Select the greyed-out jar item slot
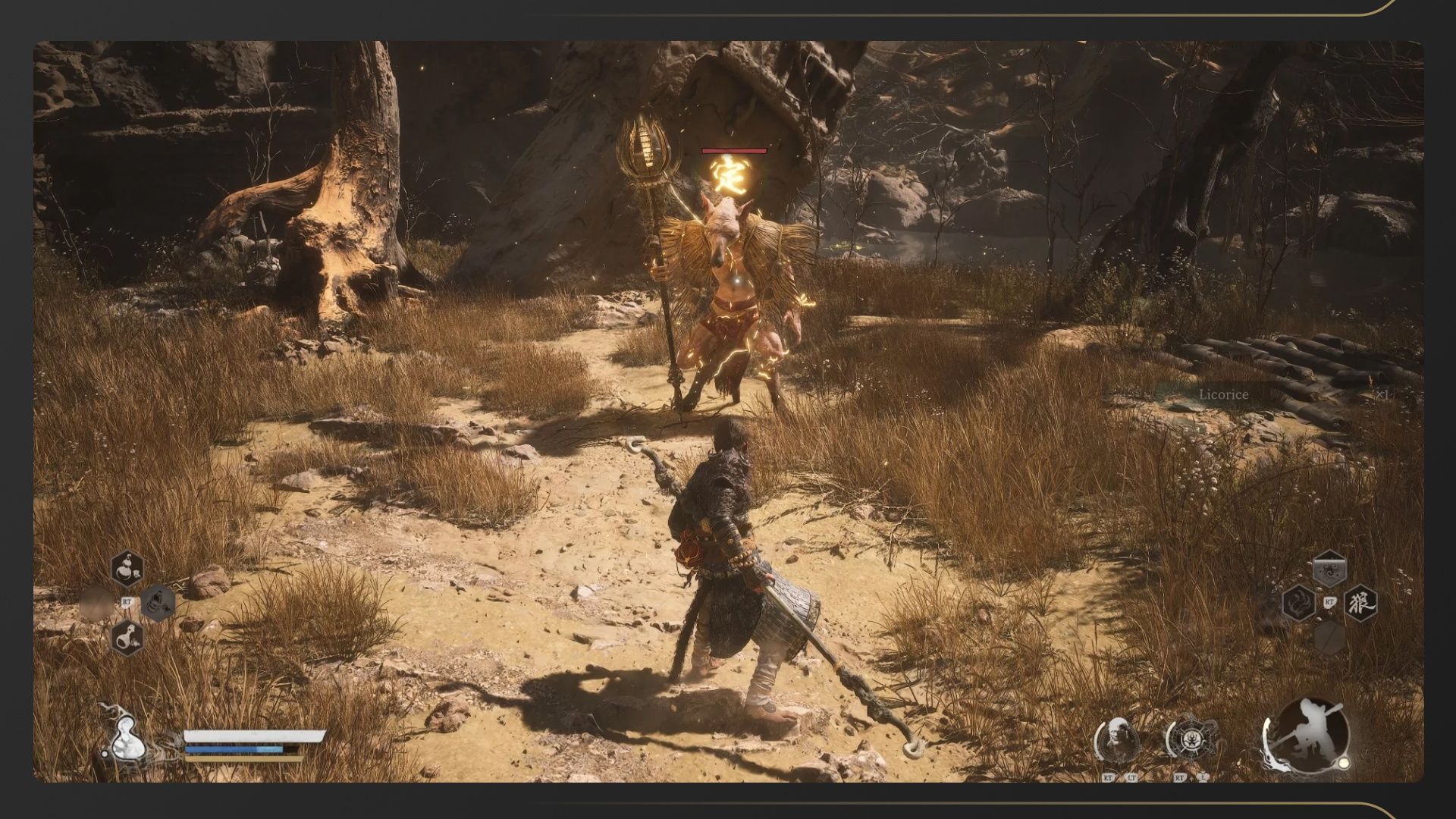 158,603
